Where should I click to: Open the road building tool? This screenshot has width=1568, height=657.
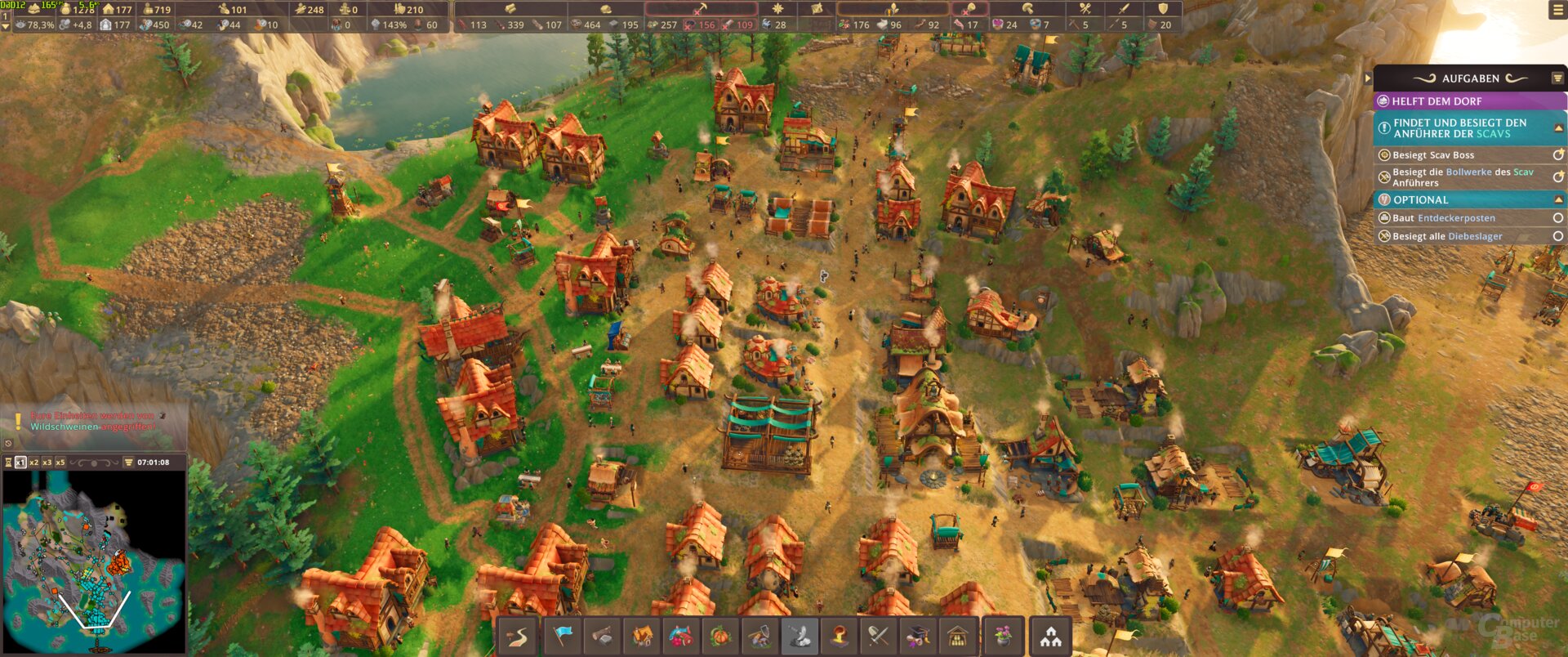tap(517, 636)
